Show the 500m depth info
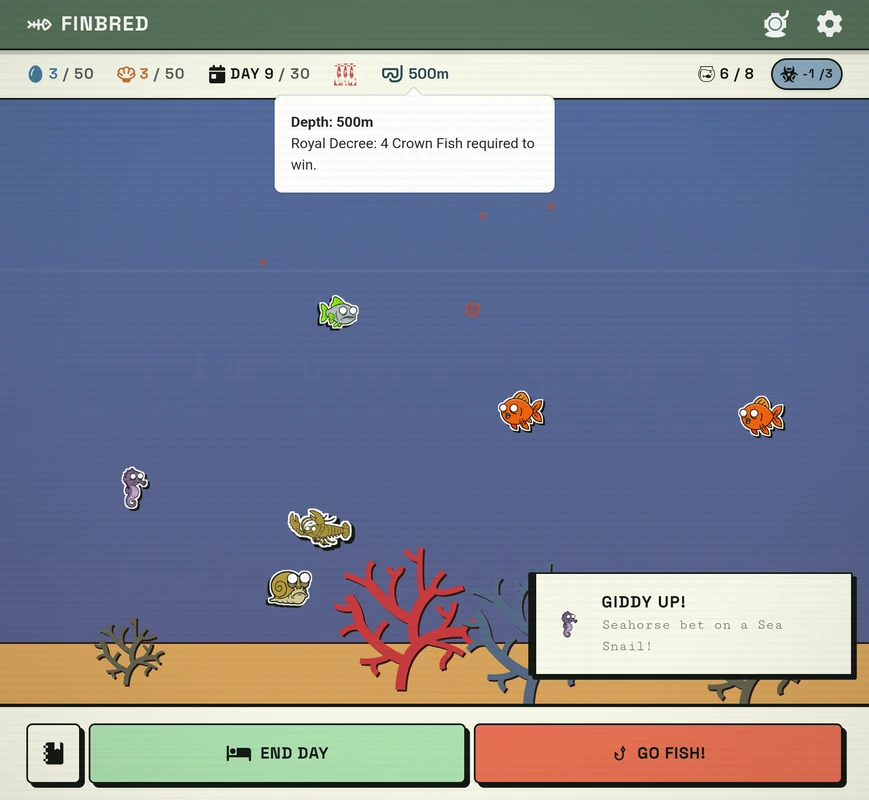The width and height of the screenshot is (869, 800). pyautogui.click(x=415, y=74)
